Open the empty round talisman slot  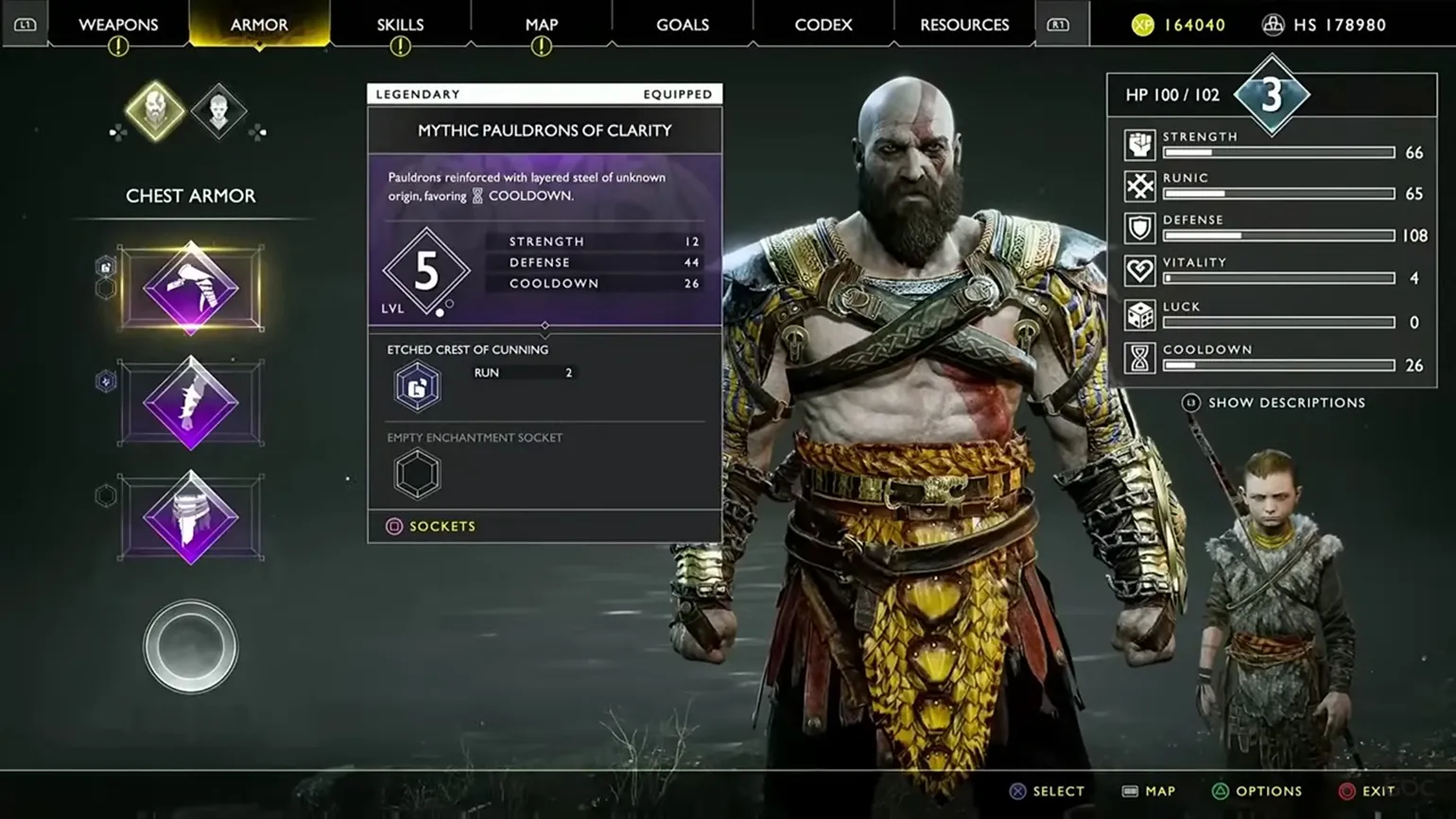[x=191, y=647]
